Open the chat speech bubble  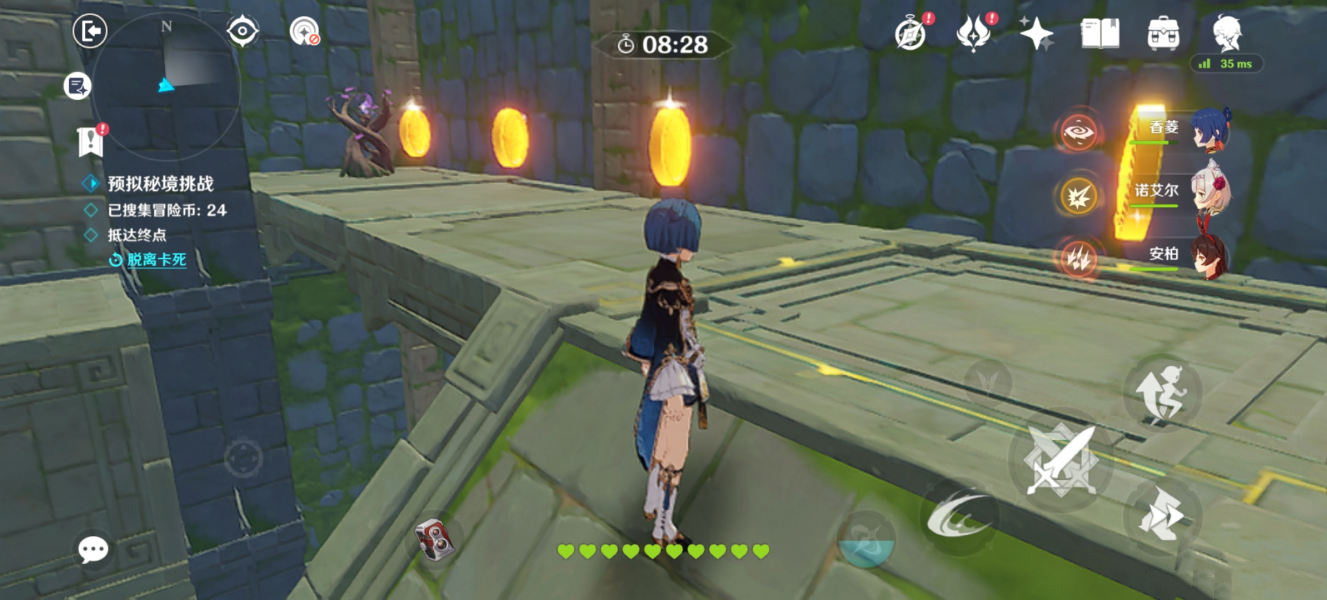click(94, 548)
